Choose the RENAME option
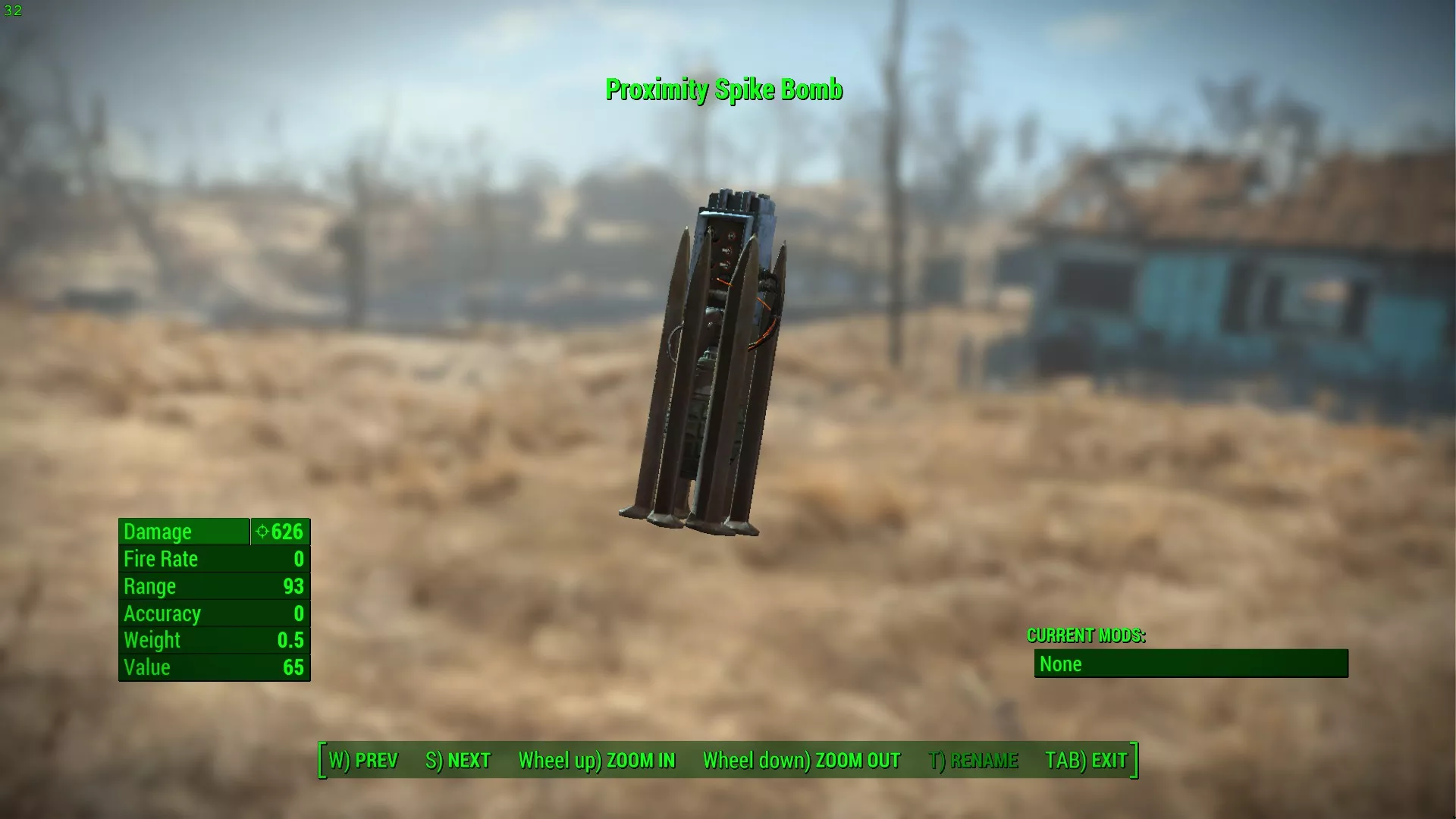The height and width of the screenshot is (819, 1456). click(x=973, y=761)
